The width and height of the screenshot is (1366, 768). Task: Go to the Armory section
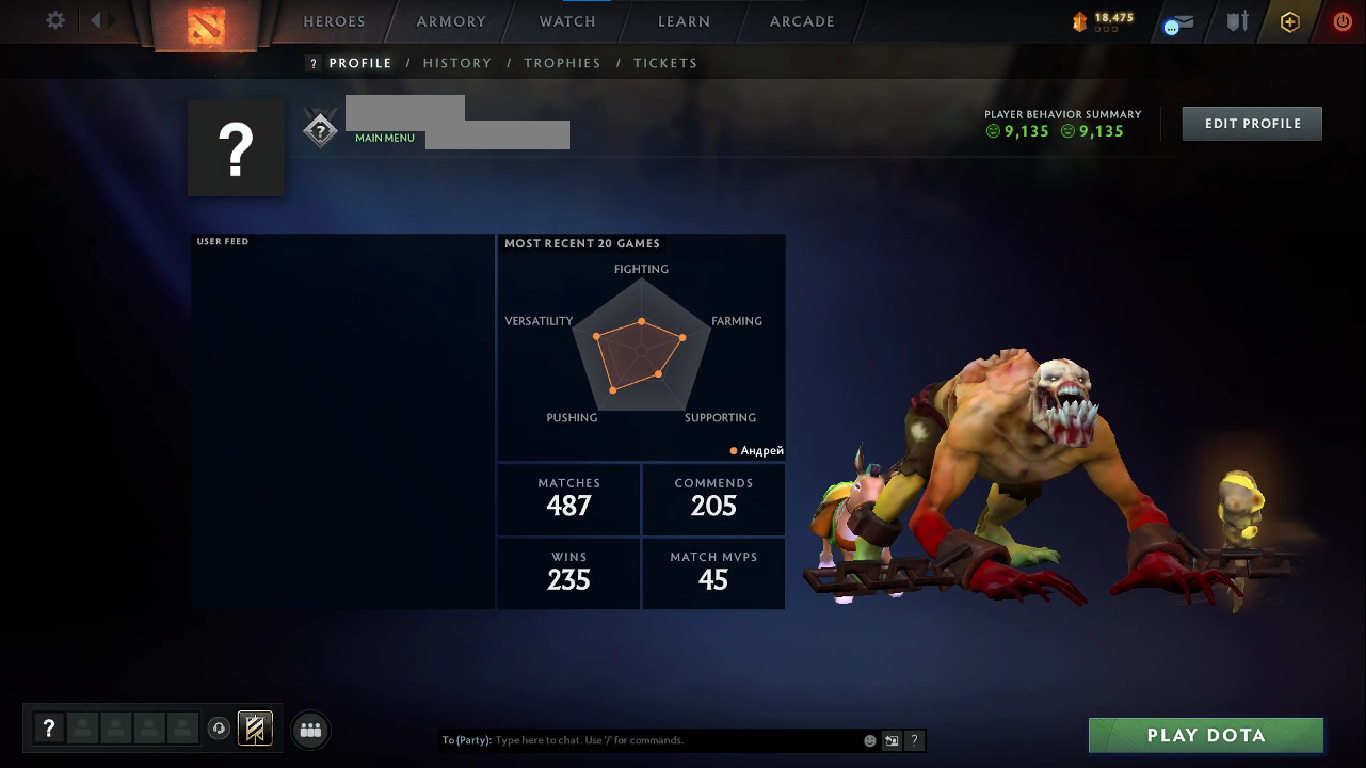[x=451, y=22]
